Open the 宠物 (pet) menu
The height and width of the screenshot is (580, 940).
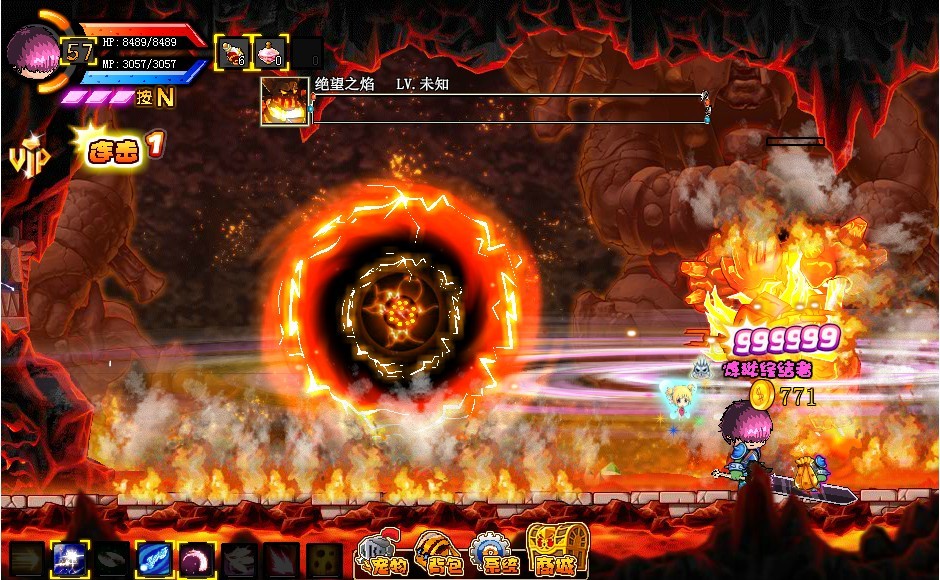click(x=379, y=555)
